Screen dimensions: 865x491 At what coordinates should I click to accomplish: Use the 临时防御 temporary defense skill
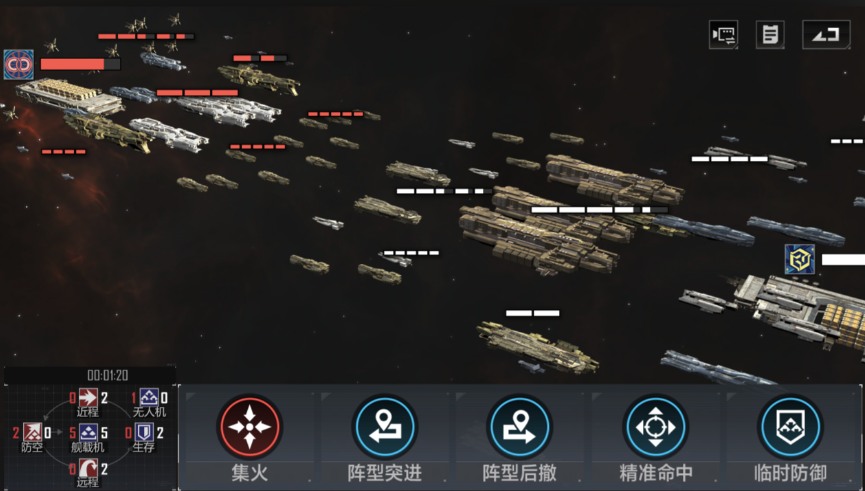[x=791, y=428]
